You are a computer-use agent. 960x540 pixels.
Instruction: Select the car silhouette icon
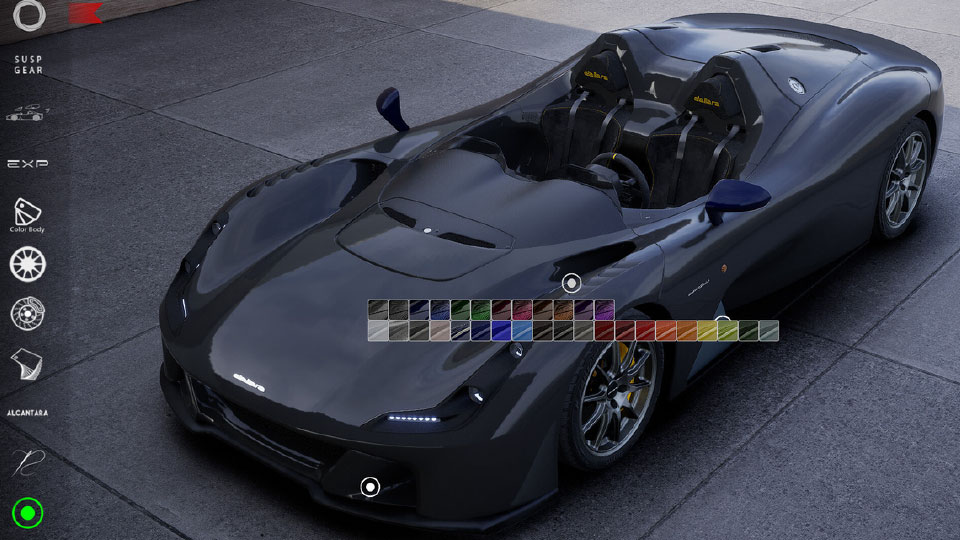tap(28, 113)
